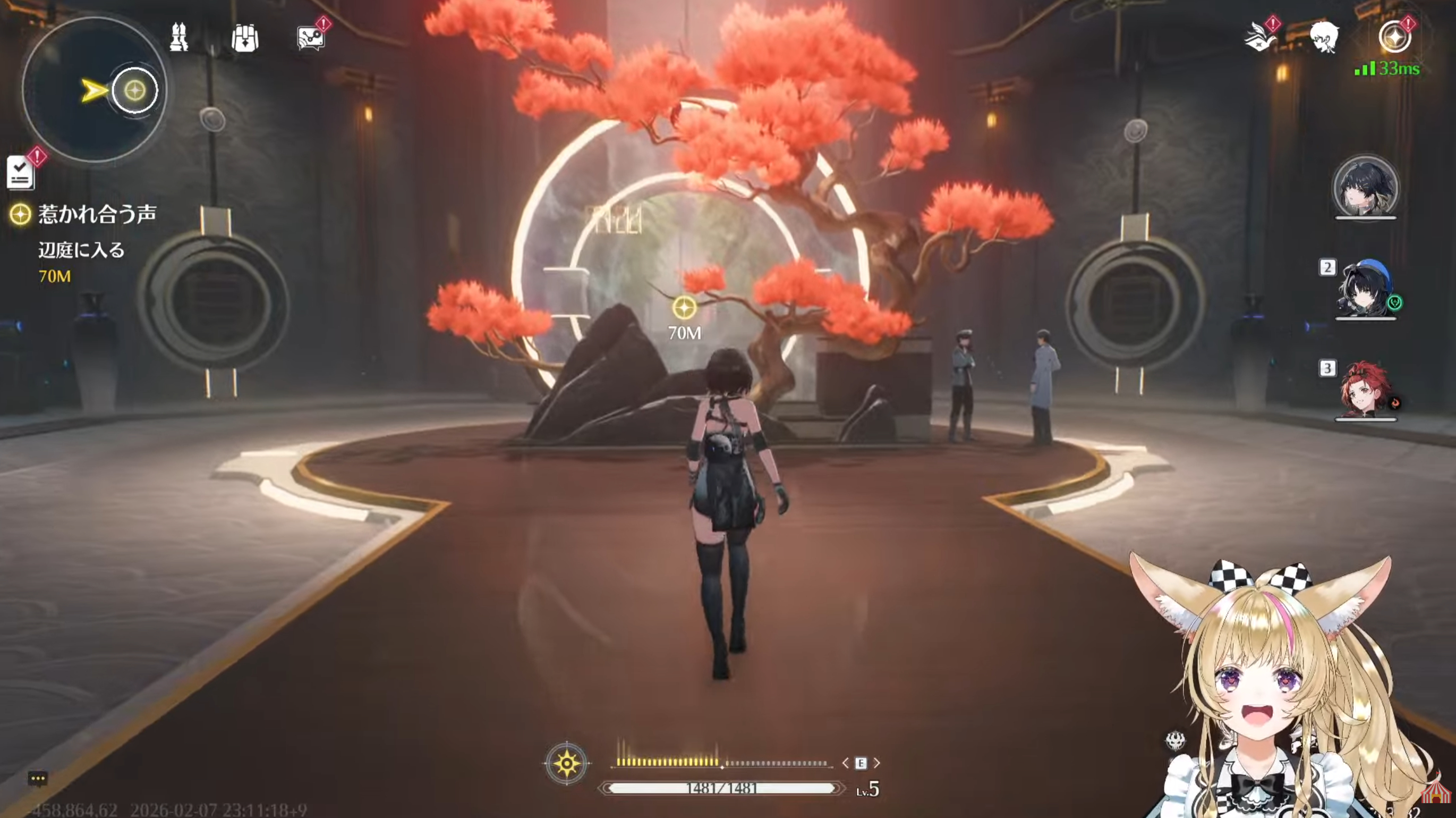The height and width of the screenshot is (818, 1456).
Task: Open the guidebook chess-pieces icon
Action: click(x=179, y=38)
